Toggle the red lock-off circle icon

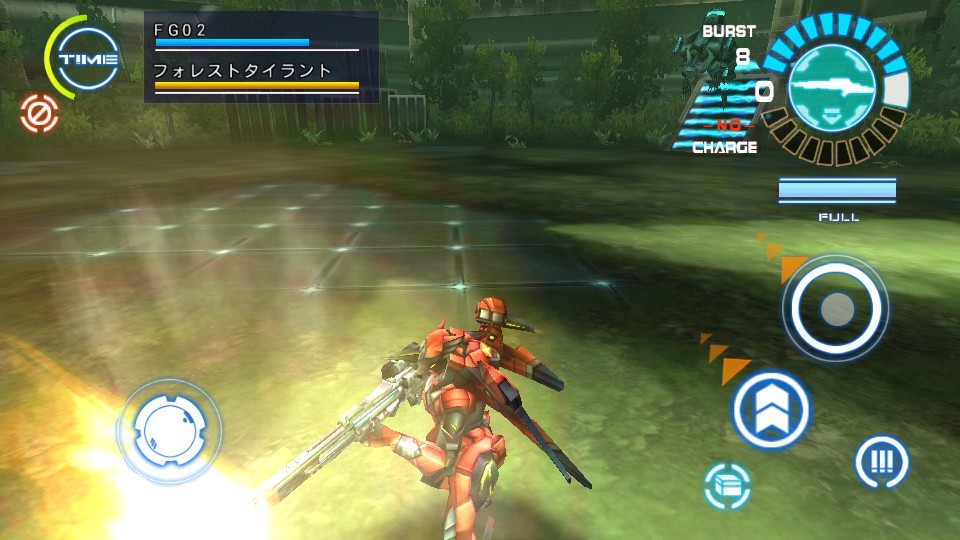(40, 114)
